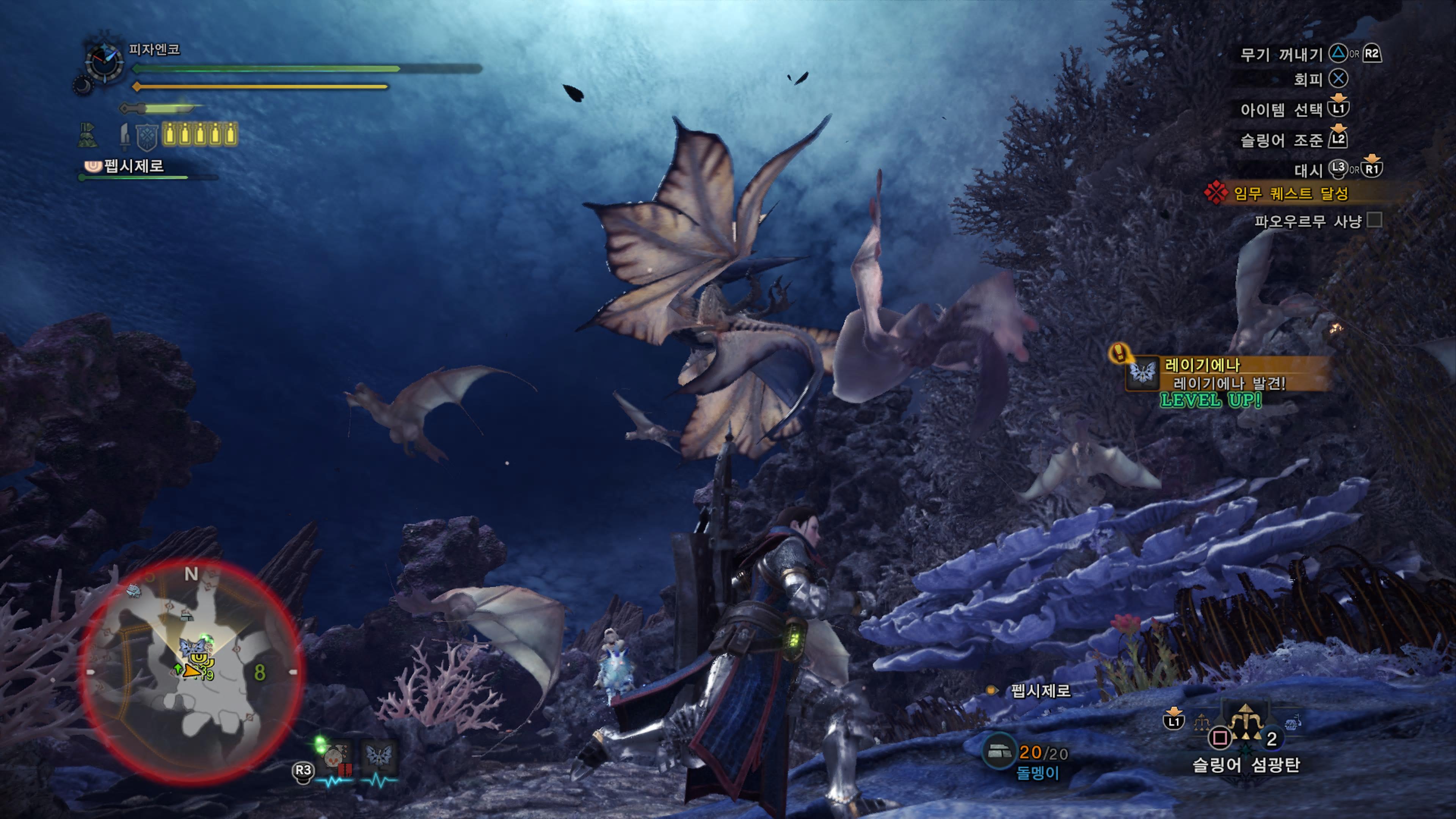Click the circular minimap
Screen dimensions: 1456x819
[x=191, y=672]
